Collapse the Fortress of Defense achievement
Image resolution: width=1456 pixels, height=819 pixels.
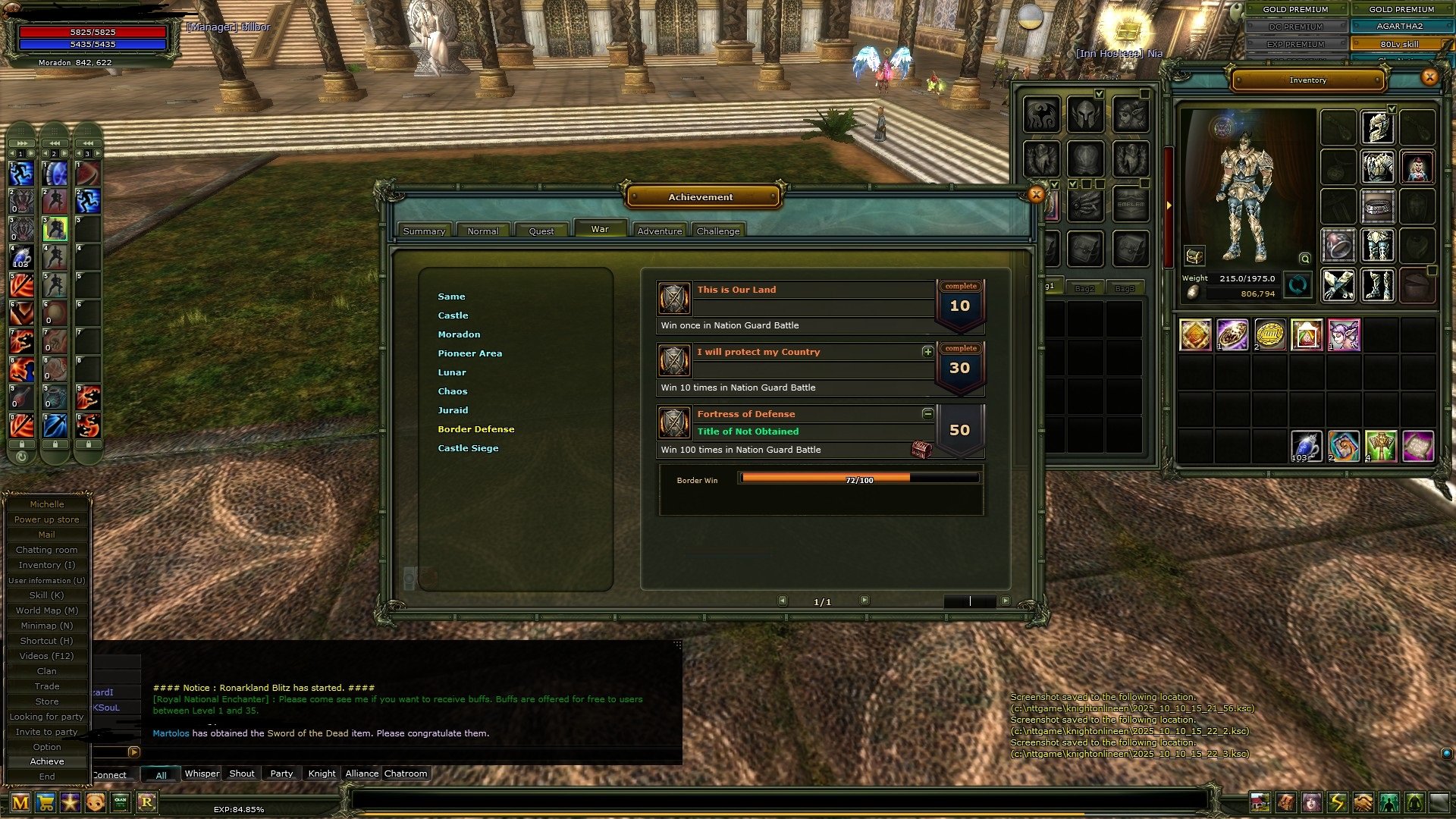(927, 414)
